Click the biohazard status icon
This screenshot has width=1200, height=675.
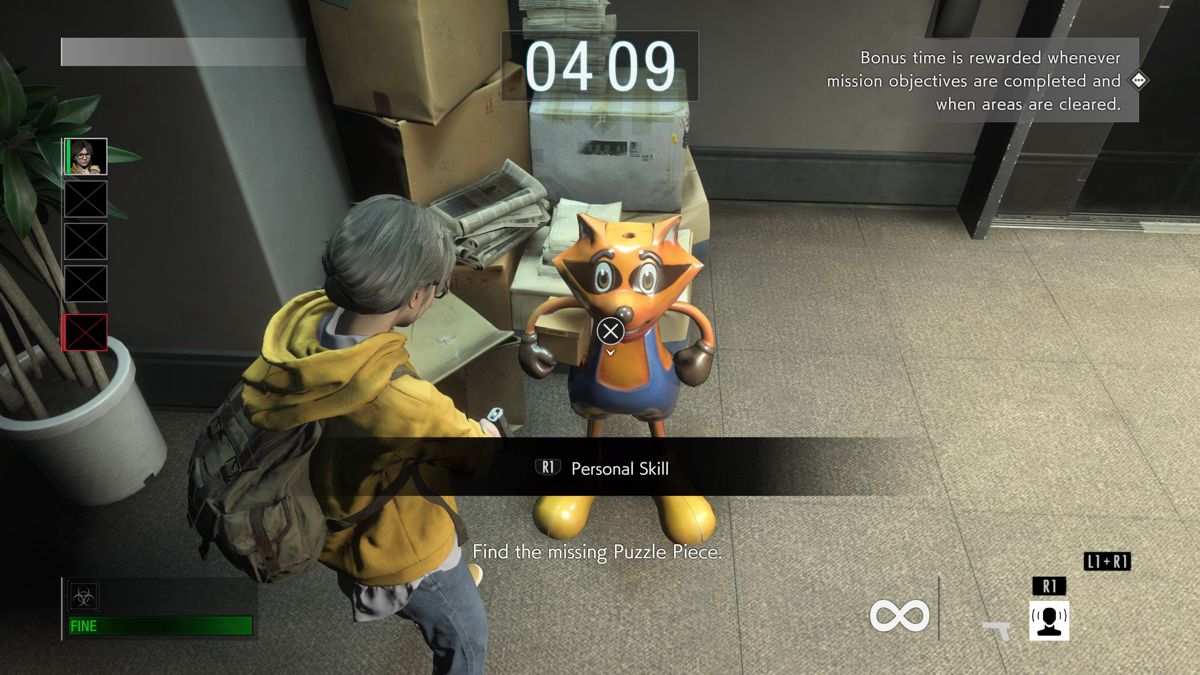(x=83, y=597)
